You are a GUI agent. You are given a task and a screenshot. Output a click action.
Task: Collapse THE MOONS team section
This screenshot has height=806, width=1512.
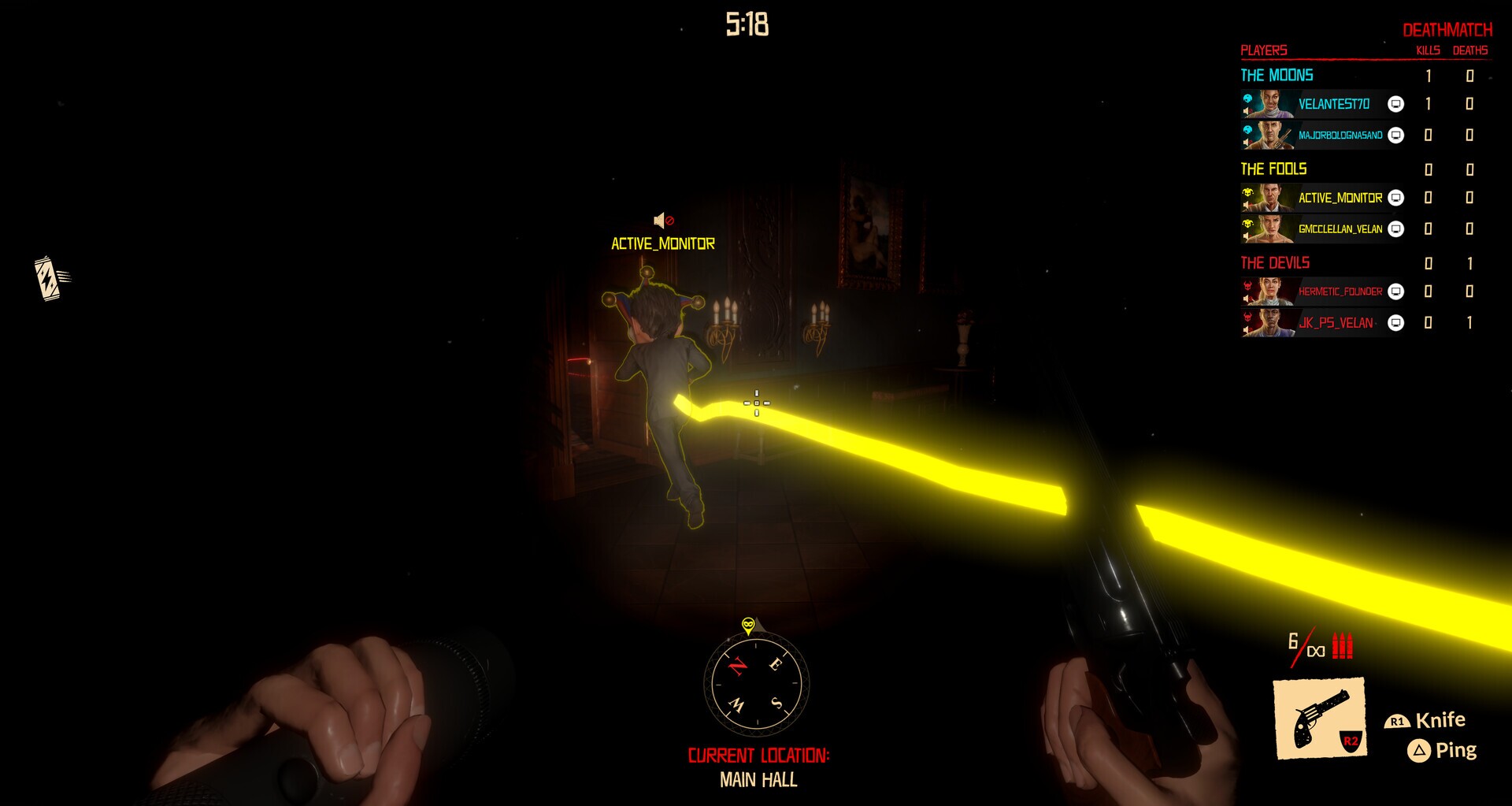pos(1277,76)
